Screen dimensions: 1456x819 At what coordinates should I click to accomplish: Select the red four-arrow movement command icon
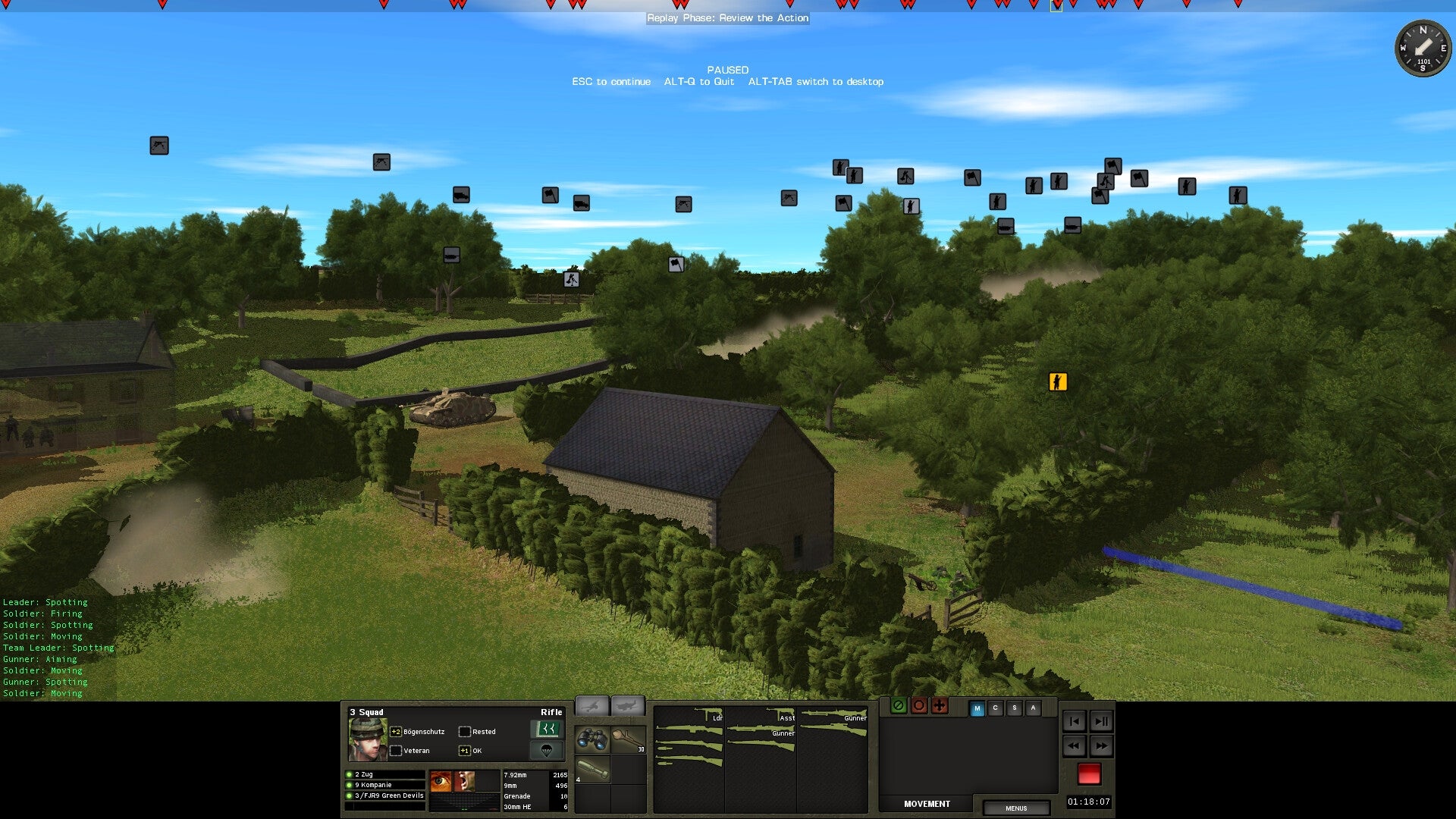(940, 706)
